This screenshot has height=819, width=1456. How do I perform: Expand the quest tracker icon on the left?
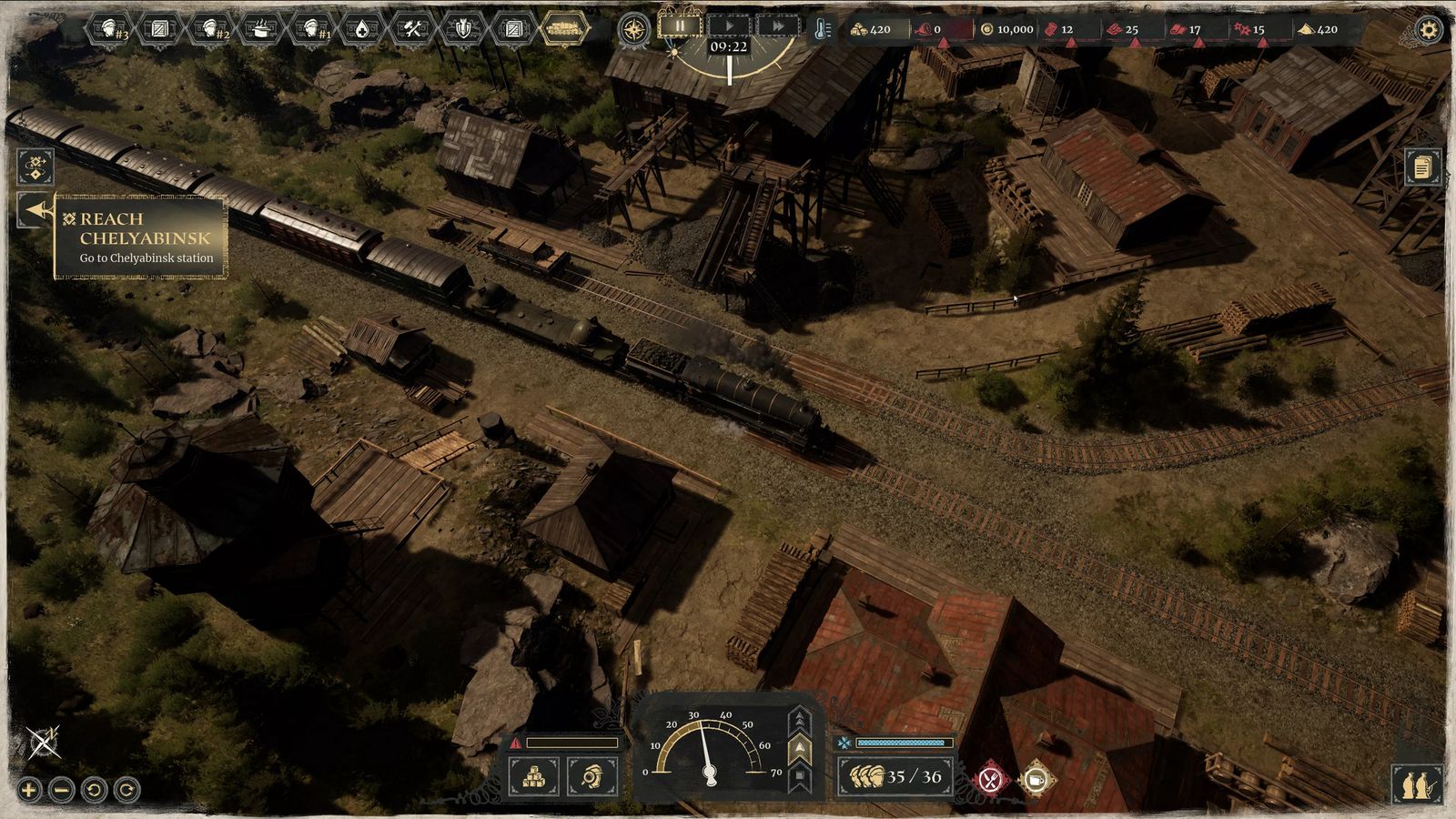35,166
